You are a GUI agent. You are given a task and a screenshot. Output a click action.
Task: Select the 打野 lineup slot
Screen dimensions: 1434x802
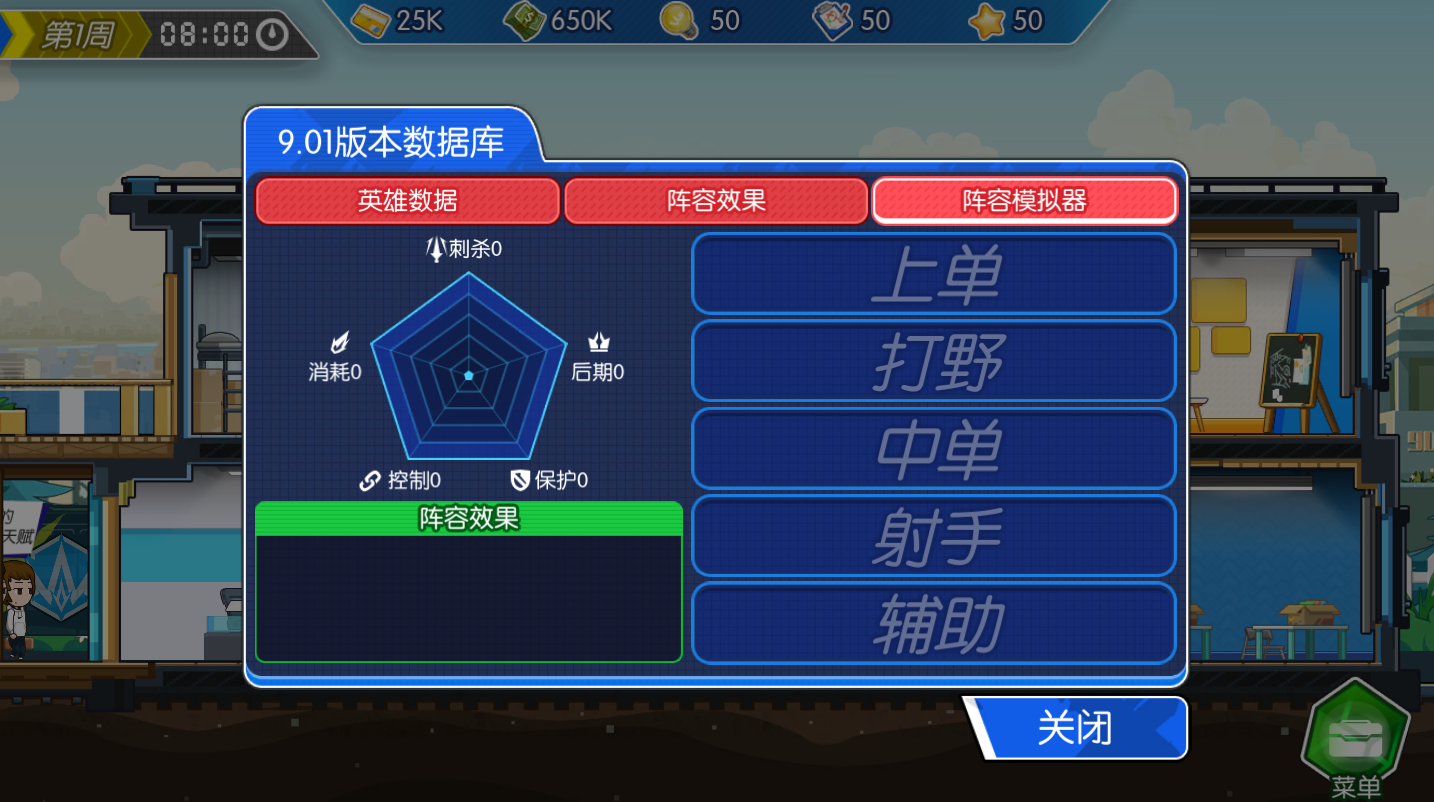coord(933,361)
